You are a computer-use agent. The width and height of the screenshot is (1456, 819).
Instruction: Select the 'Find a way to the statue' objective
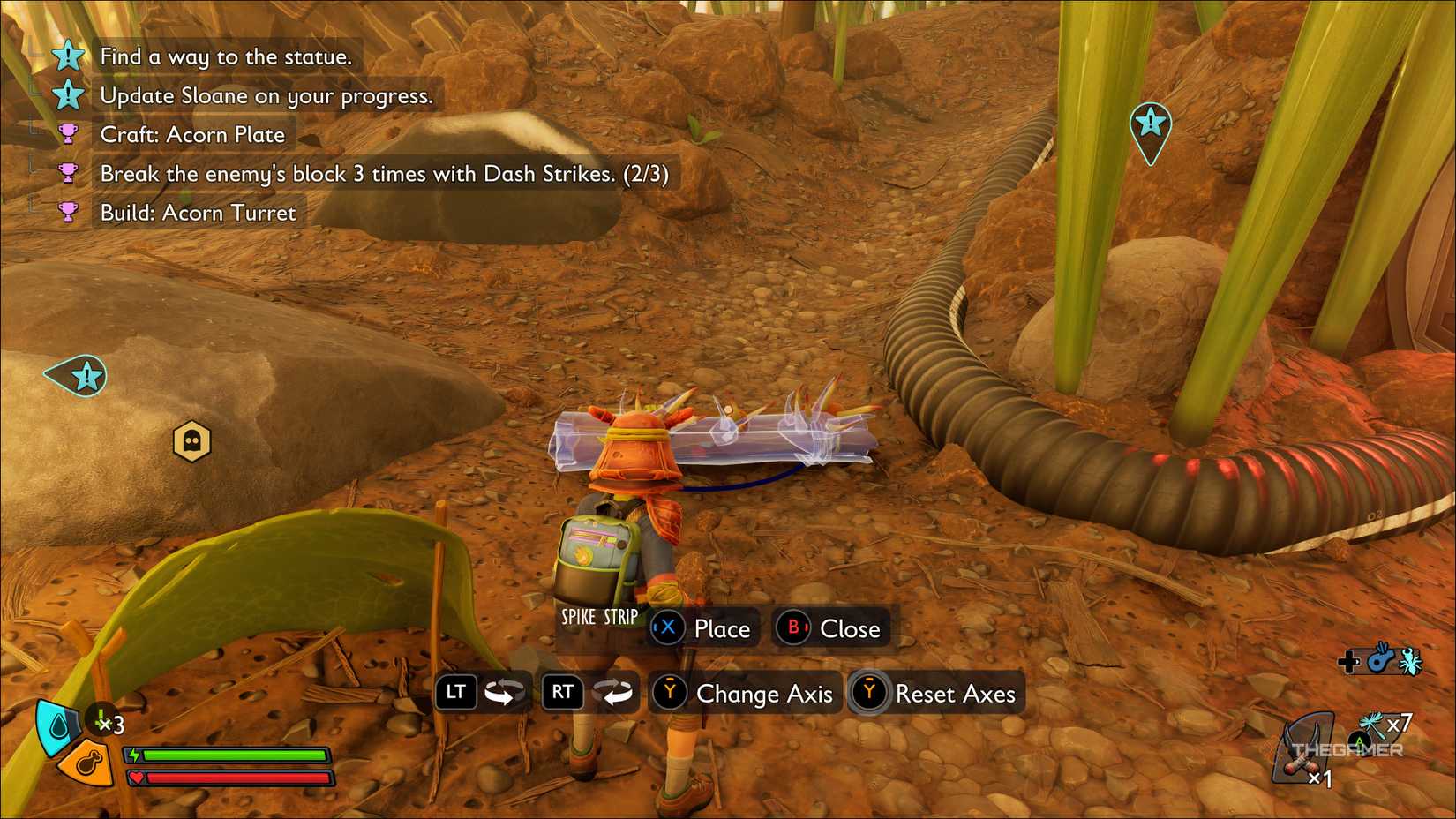(226, 56)
